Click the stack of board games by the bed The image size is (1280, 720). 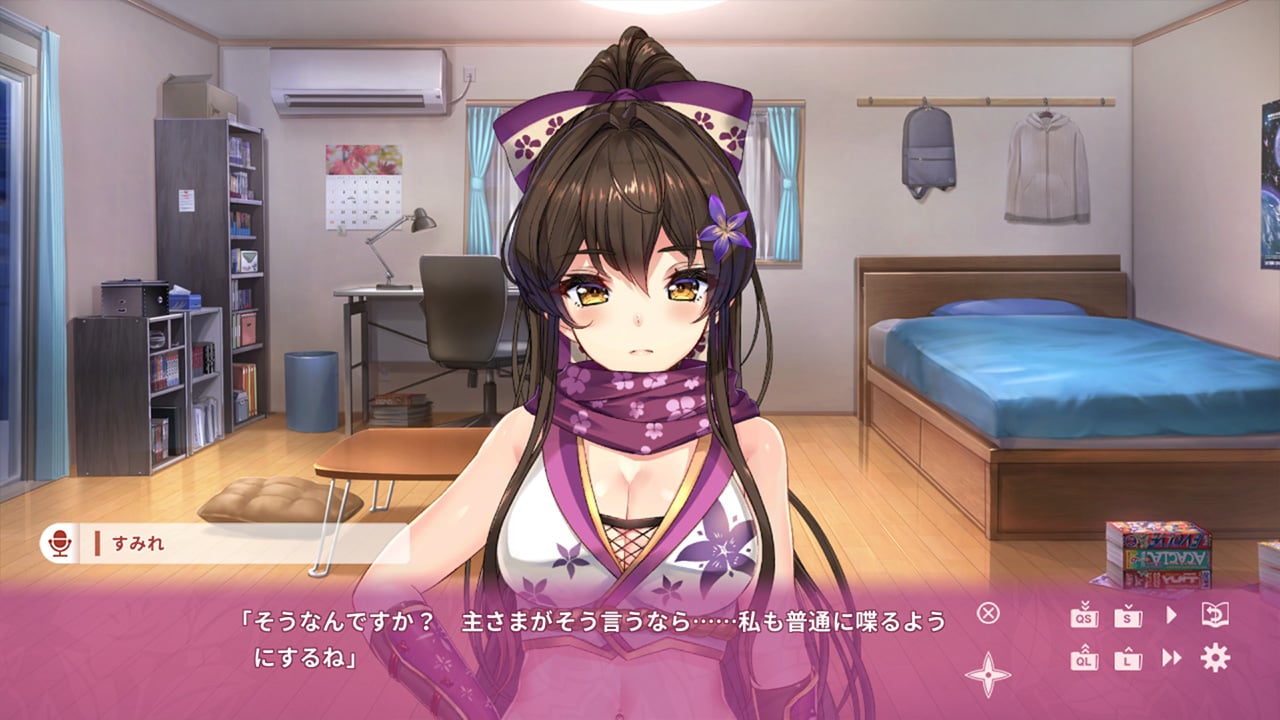click(x=1155, y=555)
